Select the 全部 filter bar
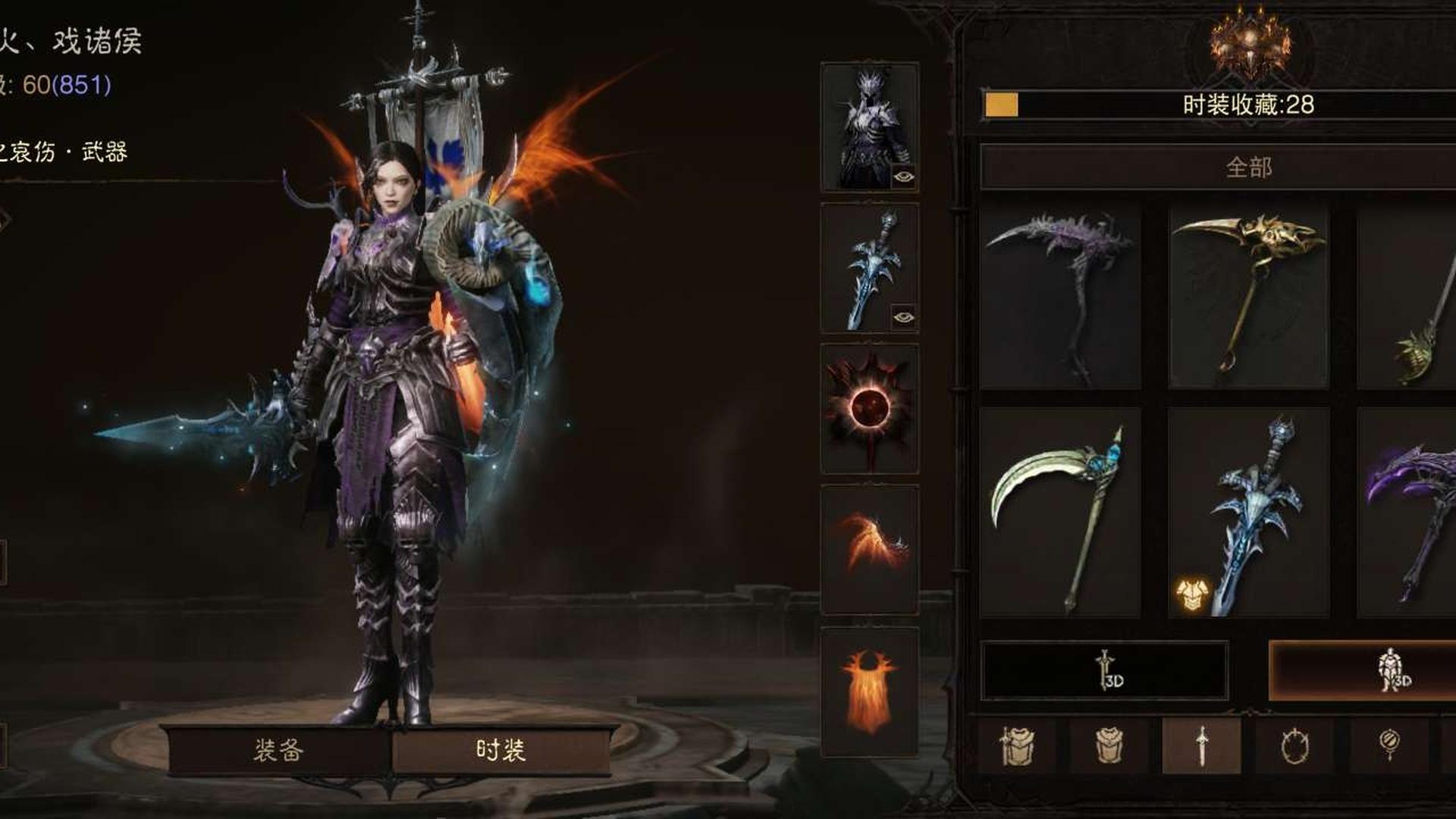 click(1247, 167)
